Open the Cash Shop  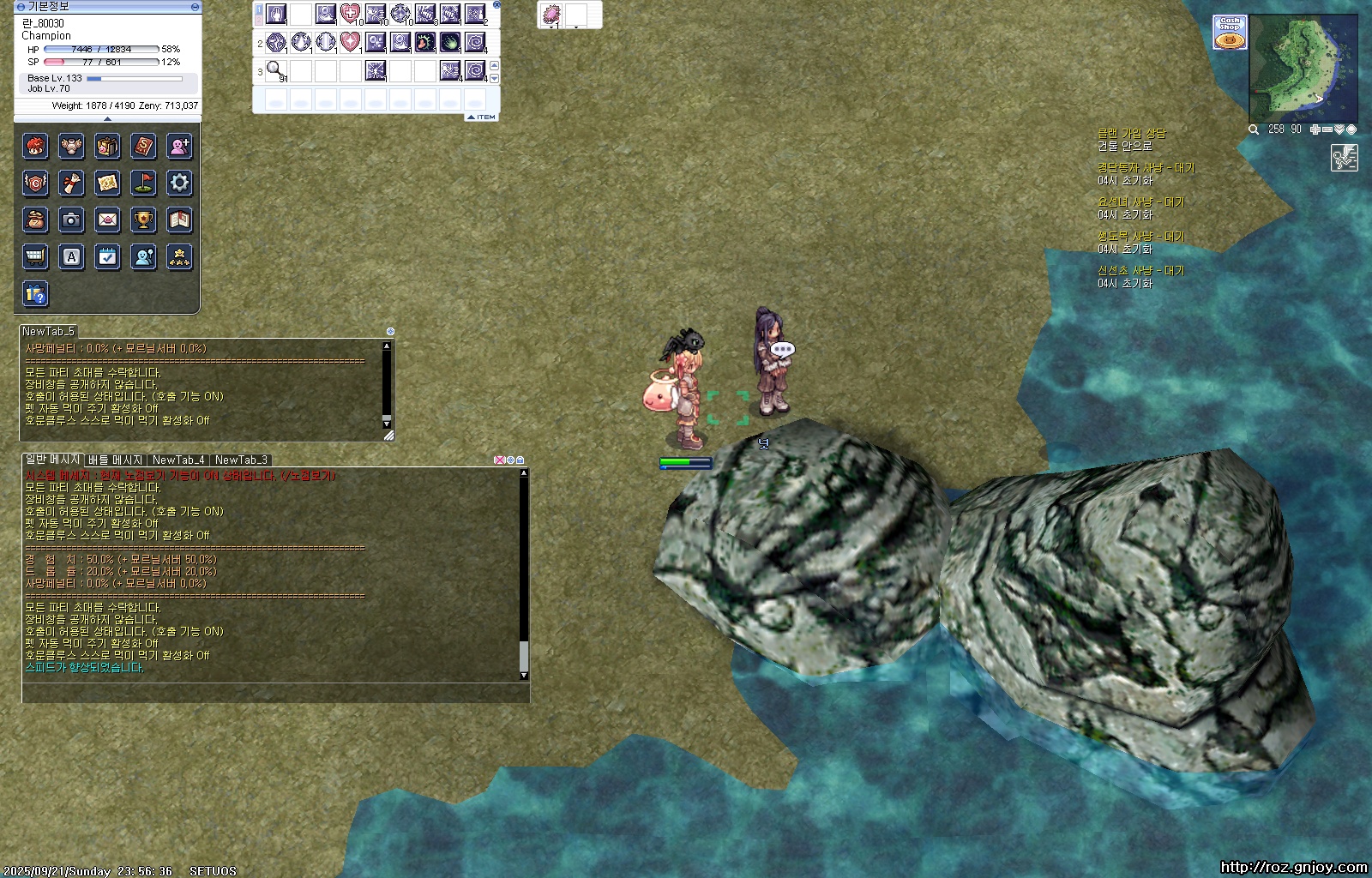[1230, 33]
